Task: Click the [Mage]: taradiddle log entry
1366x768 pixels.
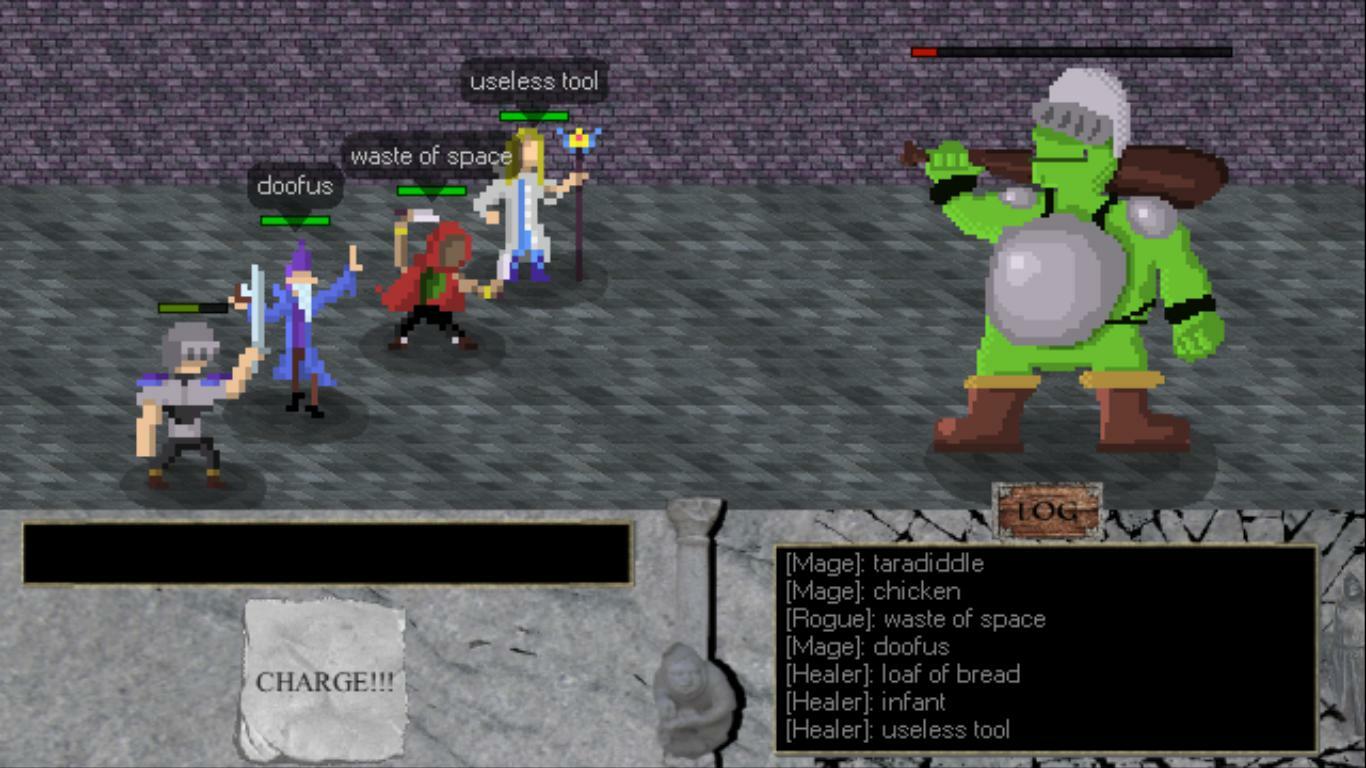Action: coord(885,564)
